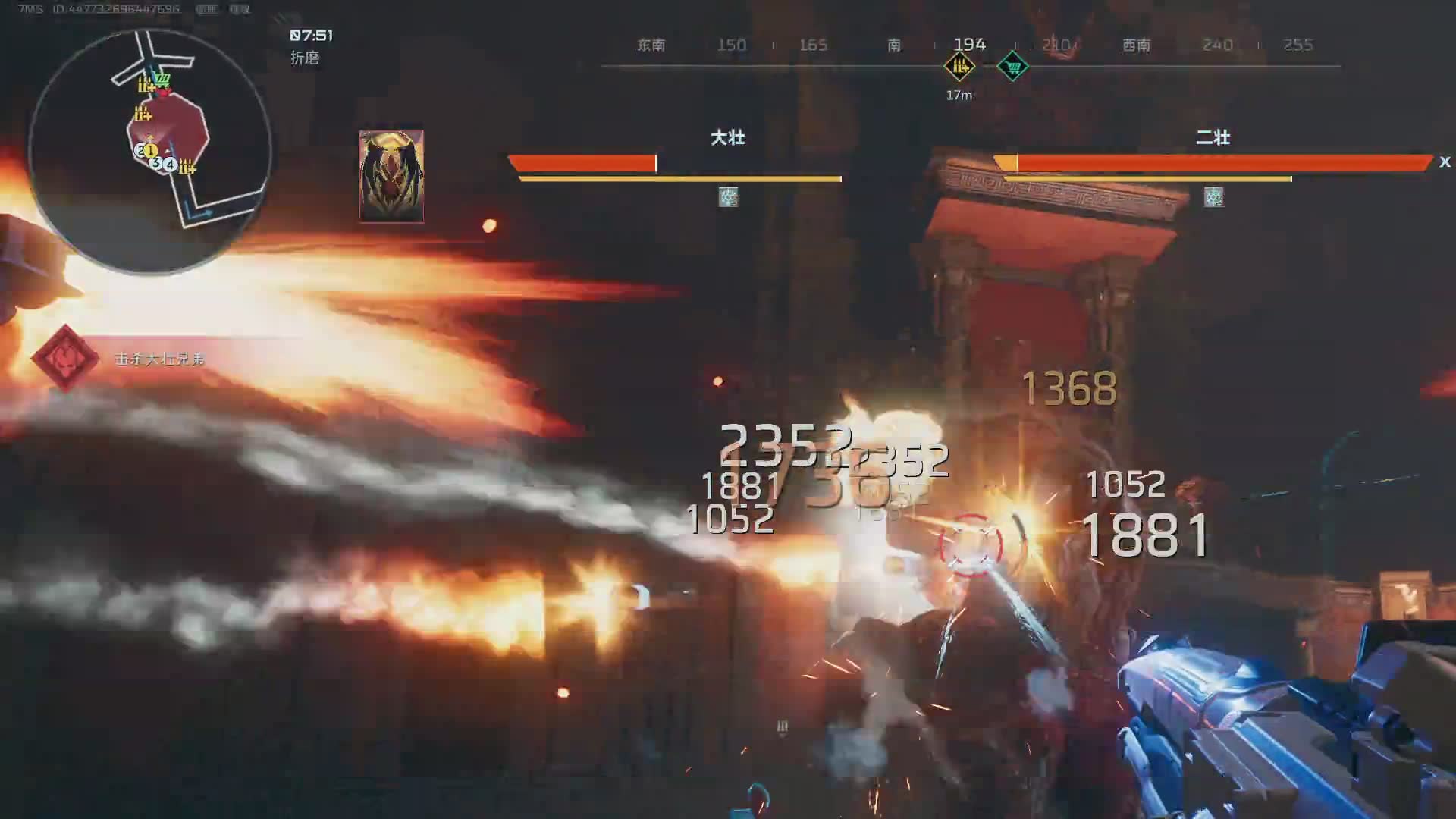This screenshot has height=819, width=1456.
Task: Inspect the status icon under 二壮's bar
Action: 1213,198
